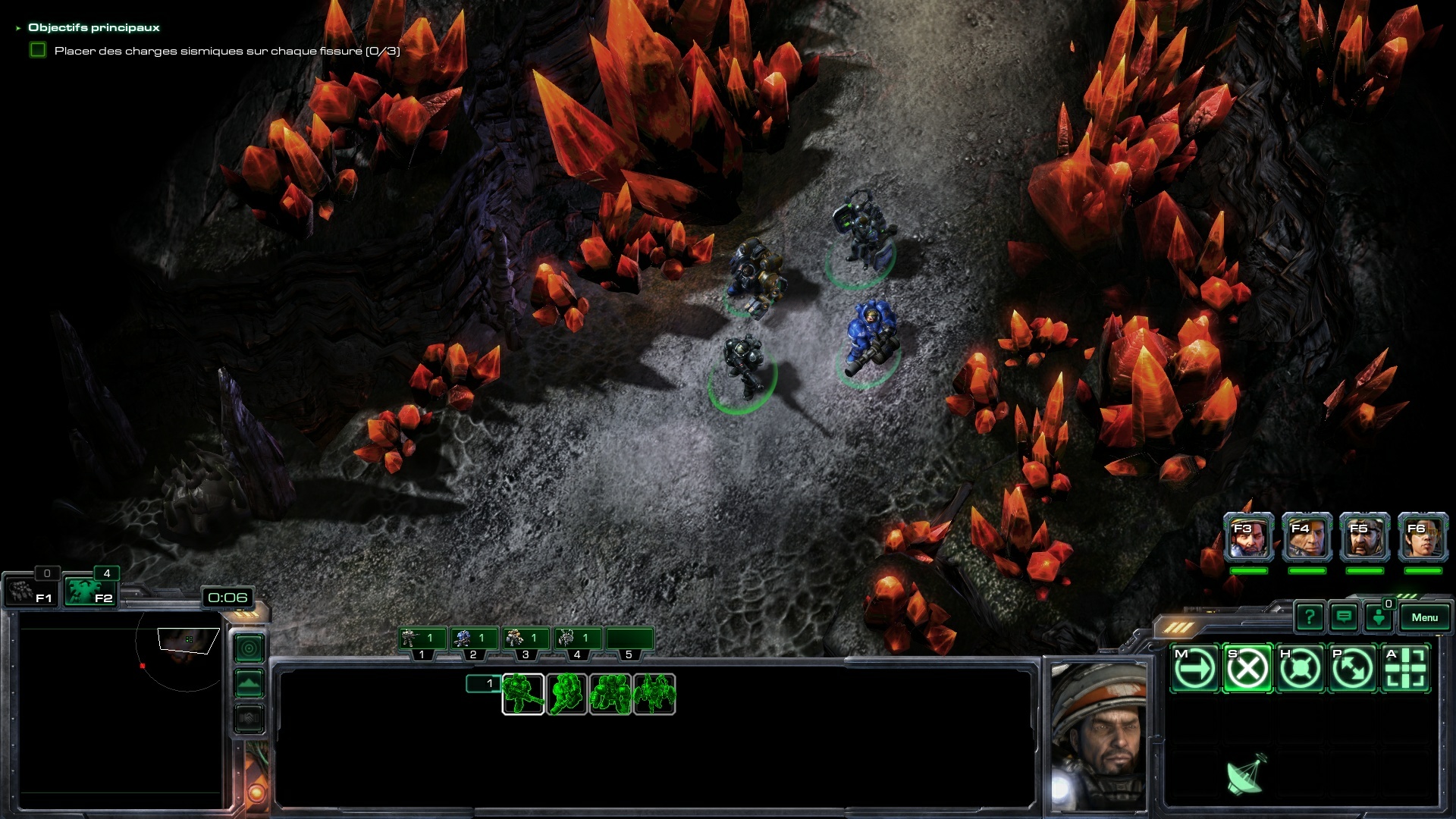This screenshot has height=819, width=1456.
Task: Click the large unit portrait
Action: tap(1099, 736)
